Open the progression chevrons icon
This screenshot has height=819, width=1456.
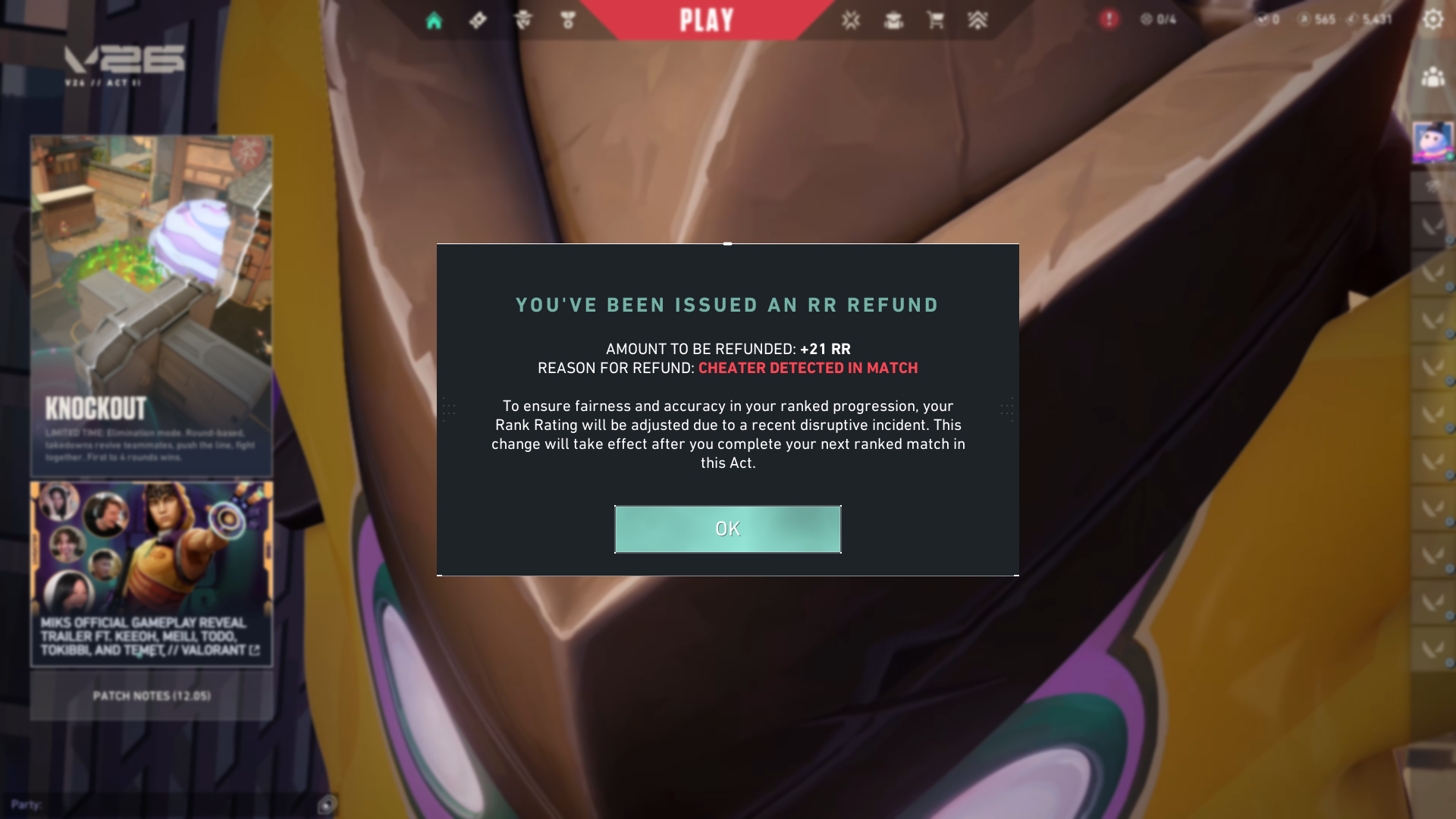pyautogui.click(x=978, y=20)
